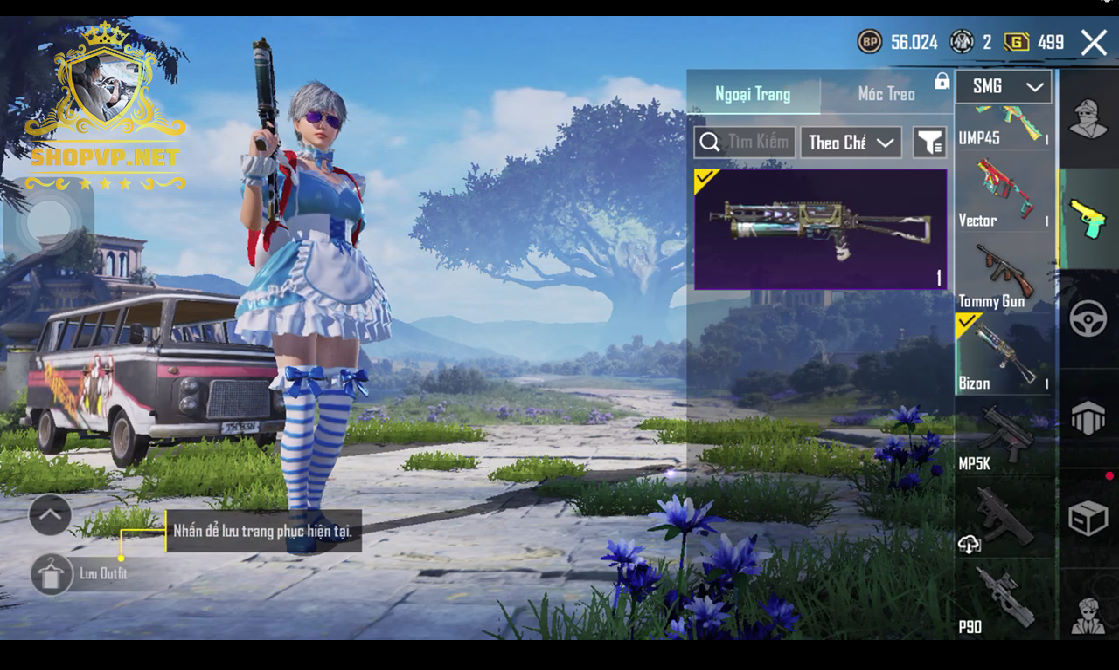Image resolution: width=1119 pixels, height=670 pixels.
Task: Save the current outfit with Lưu Outfit
Action: click(x=52, y=574)
